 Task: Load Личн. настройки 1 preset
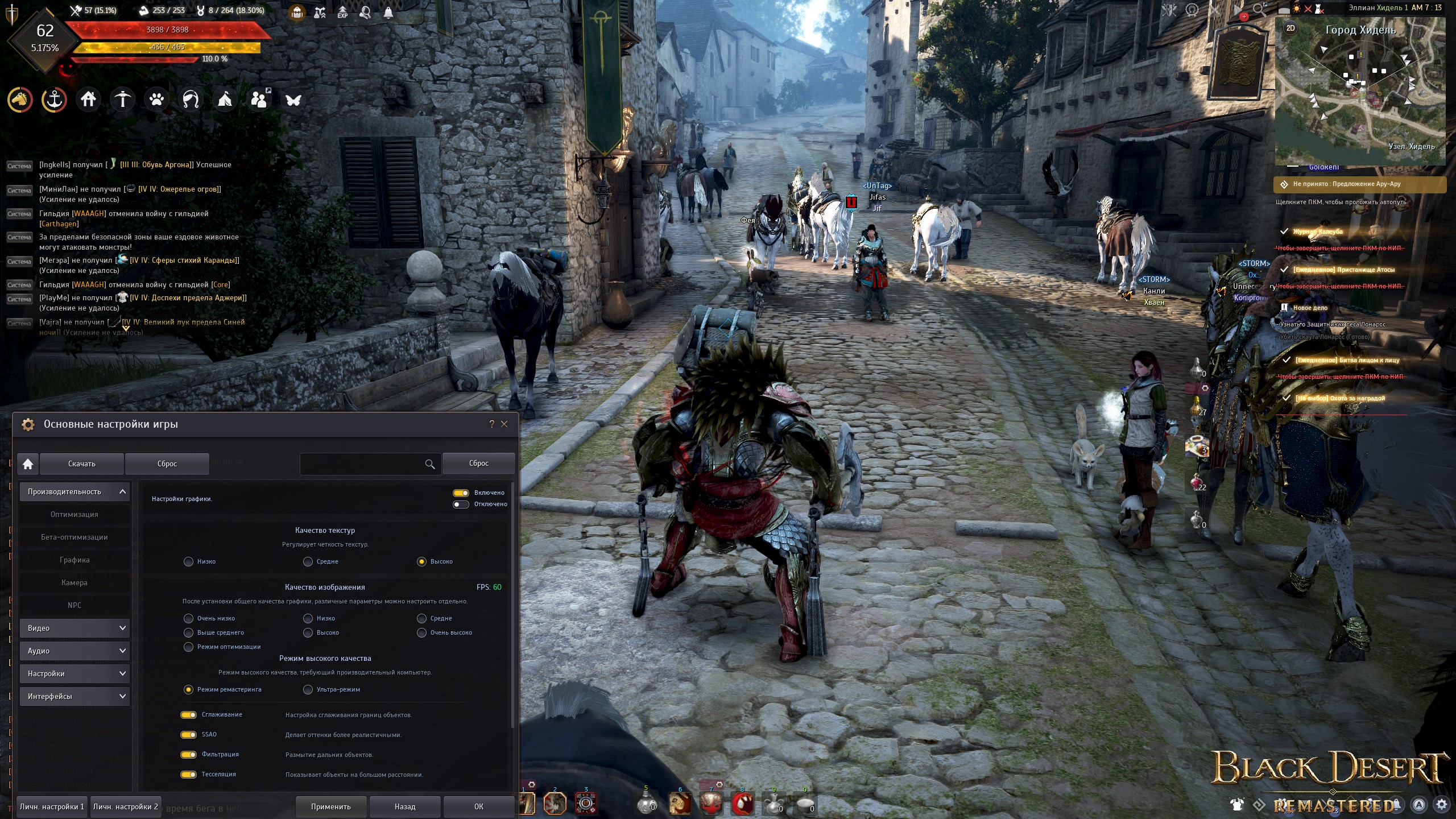52,806
